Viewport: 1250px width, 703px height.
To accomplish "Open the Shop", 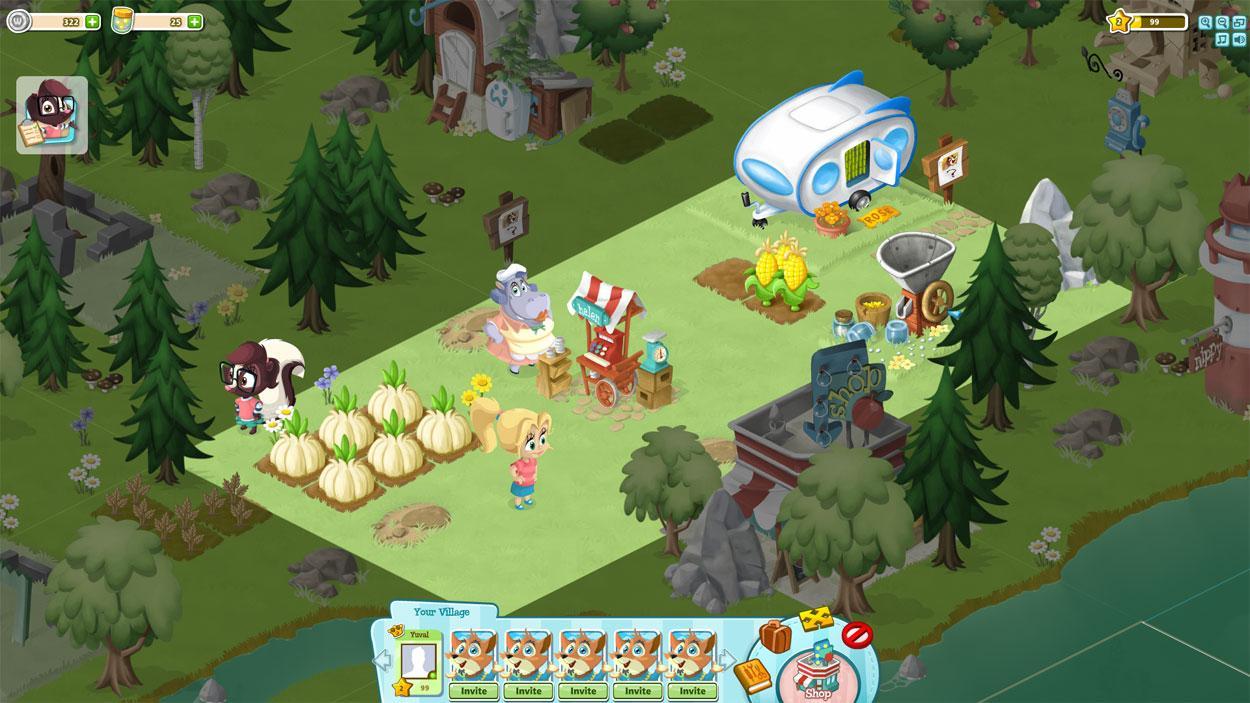I will 817,676.
